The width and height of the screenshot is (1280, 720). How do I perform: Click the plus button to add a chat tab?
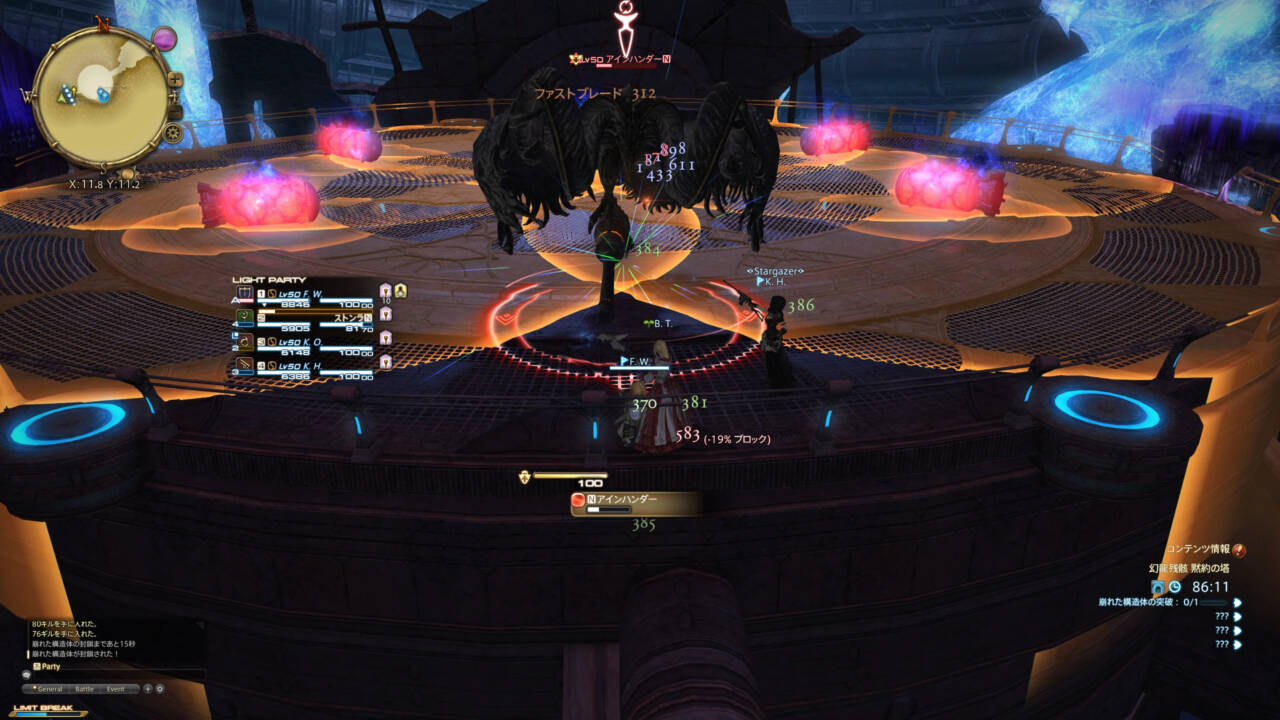[148, 689]
